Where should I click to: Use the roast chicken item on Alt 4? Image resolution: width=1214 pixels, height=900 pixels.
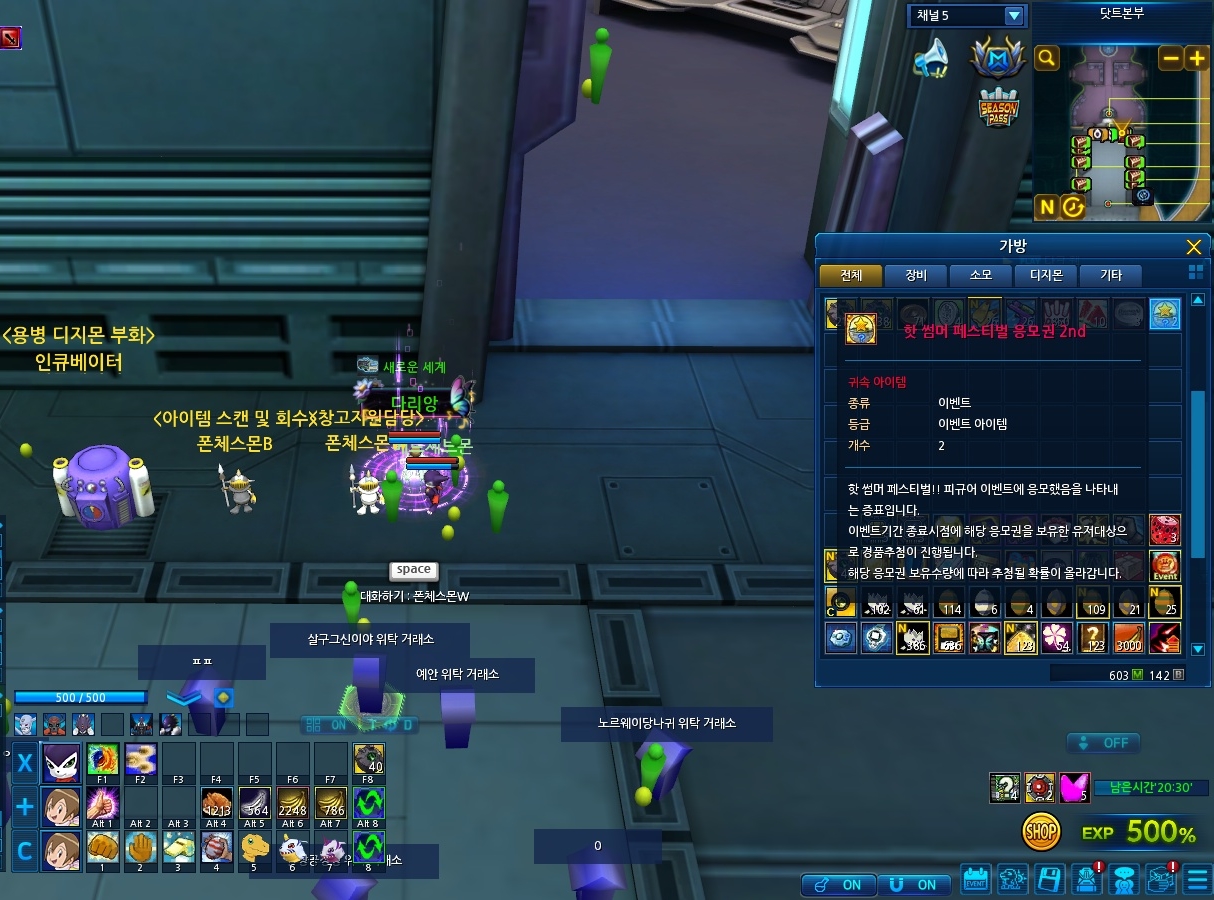217,803
